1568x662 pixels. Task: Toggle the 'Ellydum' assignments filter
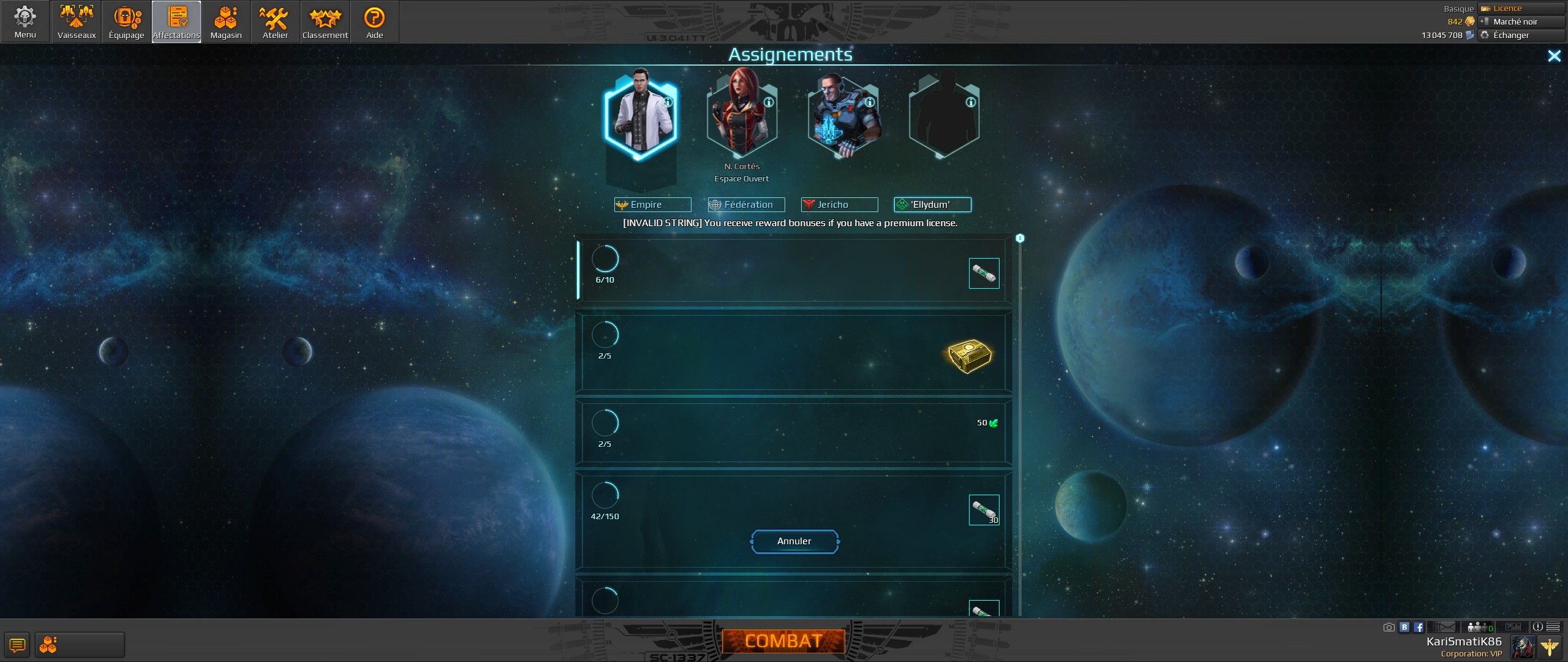click(932, 205)
